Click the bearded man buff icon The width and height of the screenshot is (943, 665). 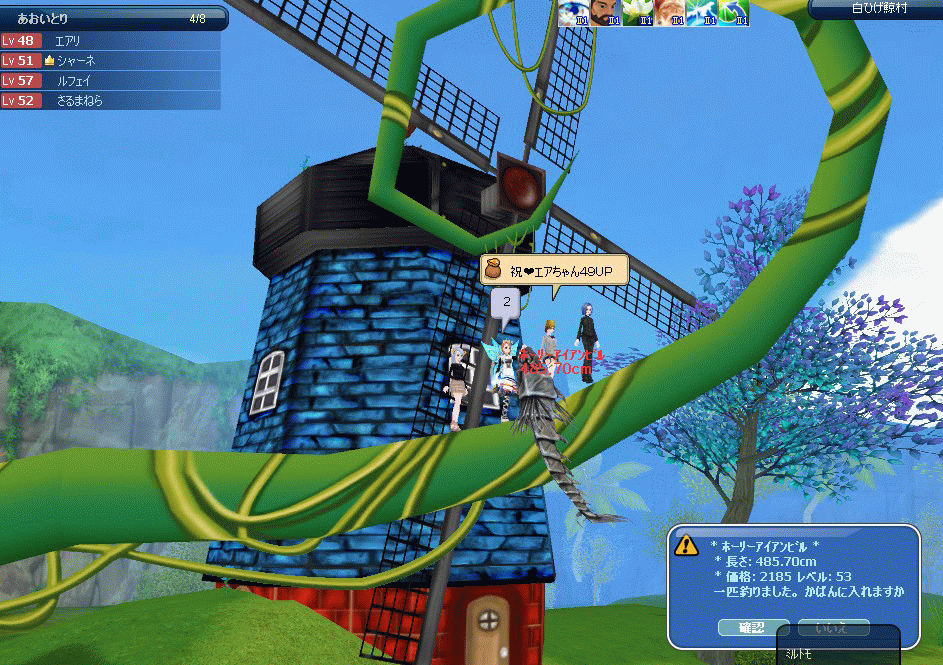click(x=603, y=12)
